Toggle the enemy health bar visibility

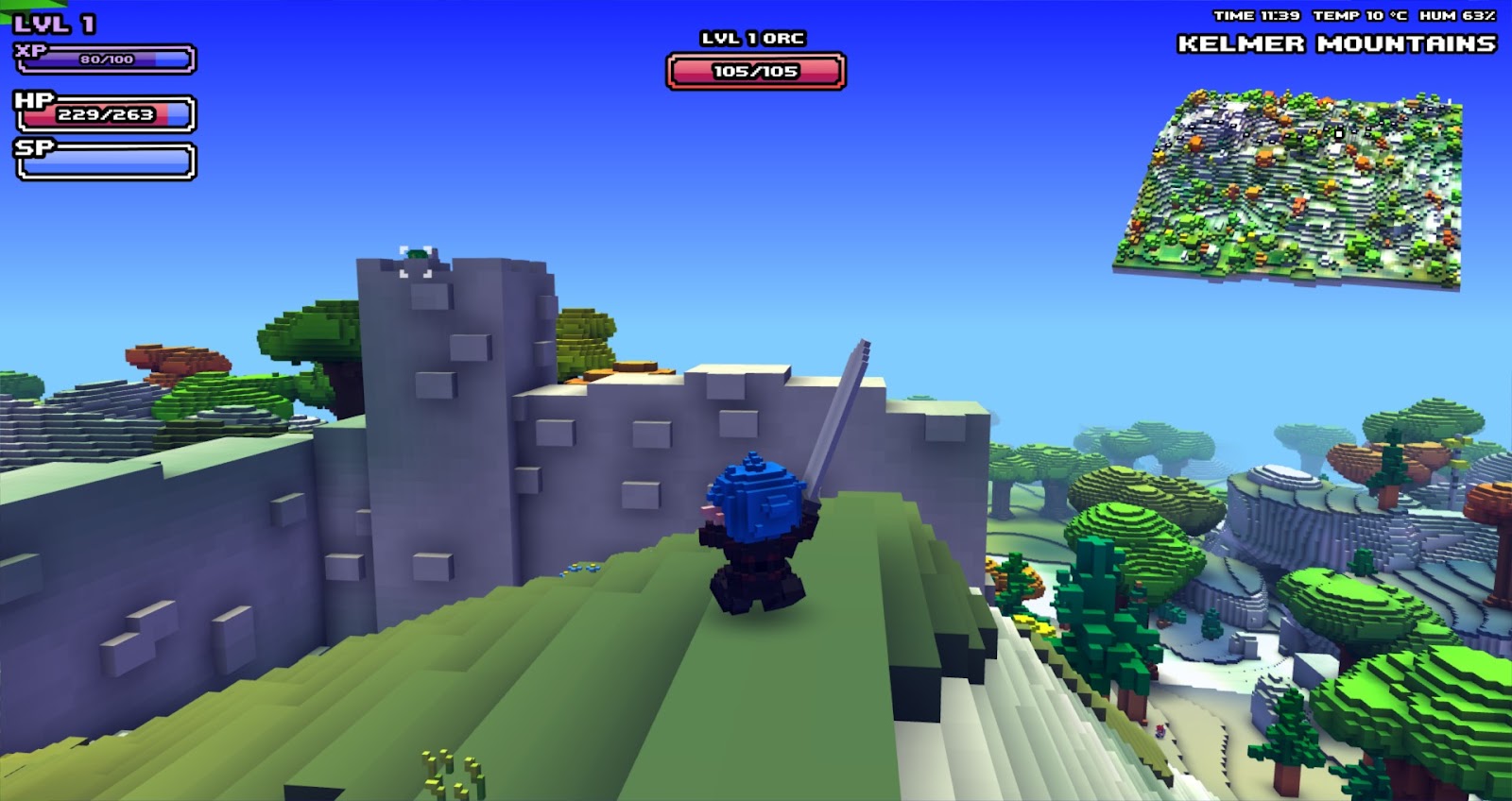coord(756,69)
